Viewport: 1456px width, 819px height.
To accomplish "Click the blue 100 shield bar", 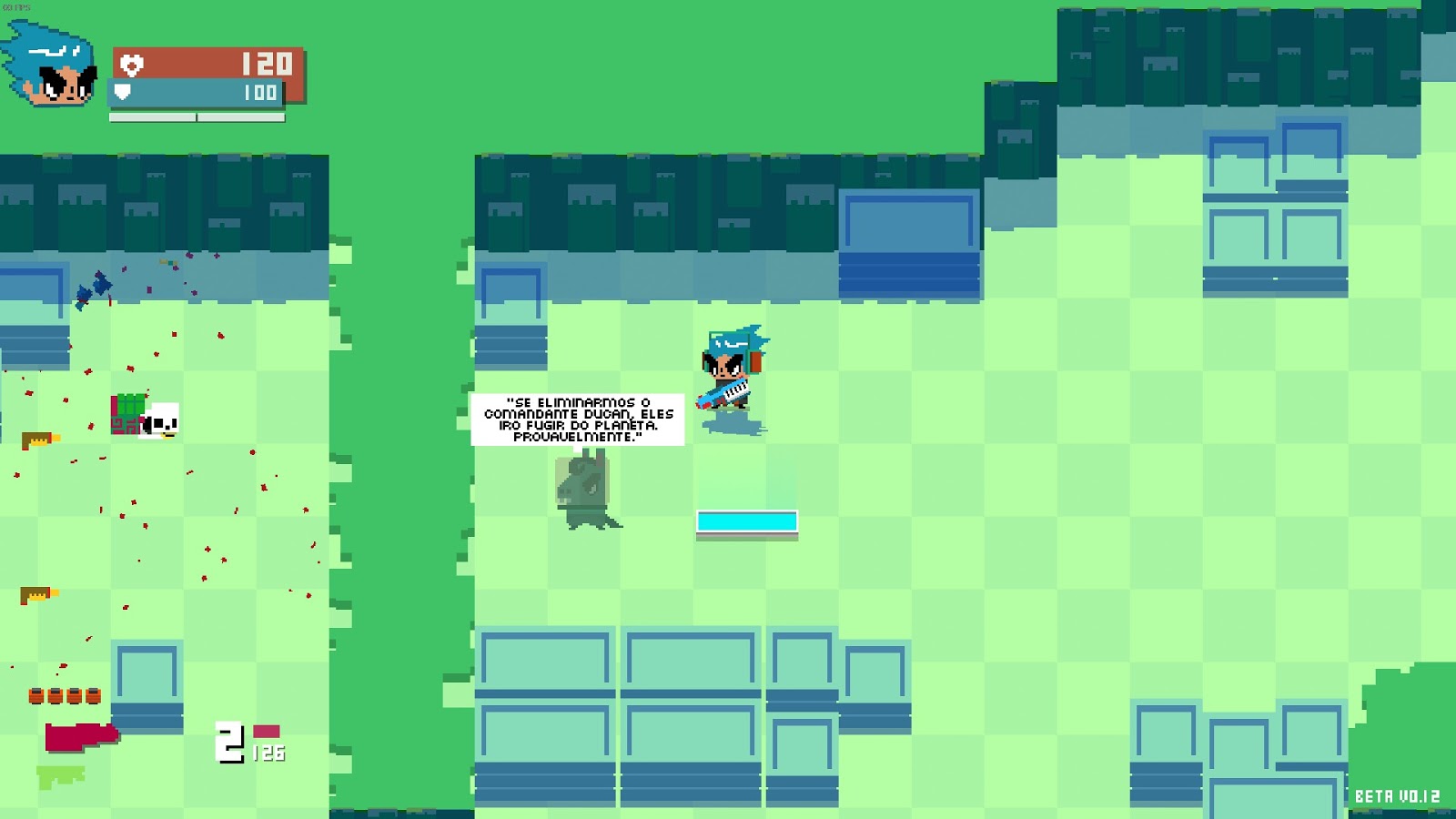I will (196, 91).
